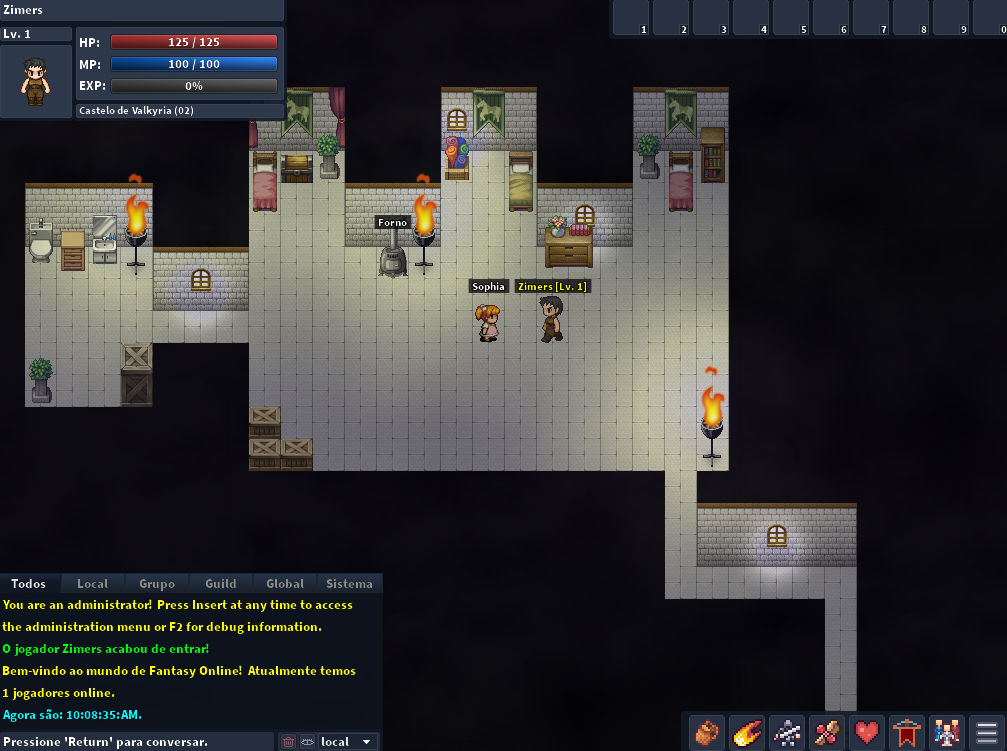
Task: Clear chat with the trash icon
Action: [x=288, y=742]
